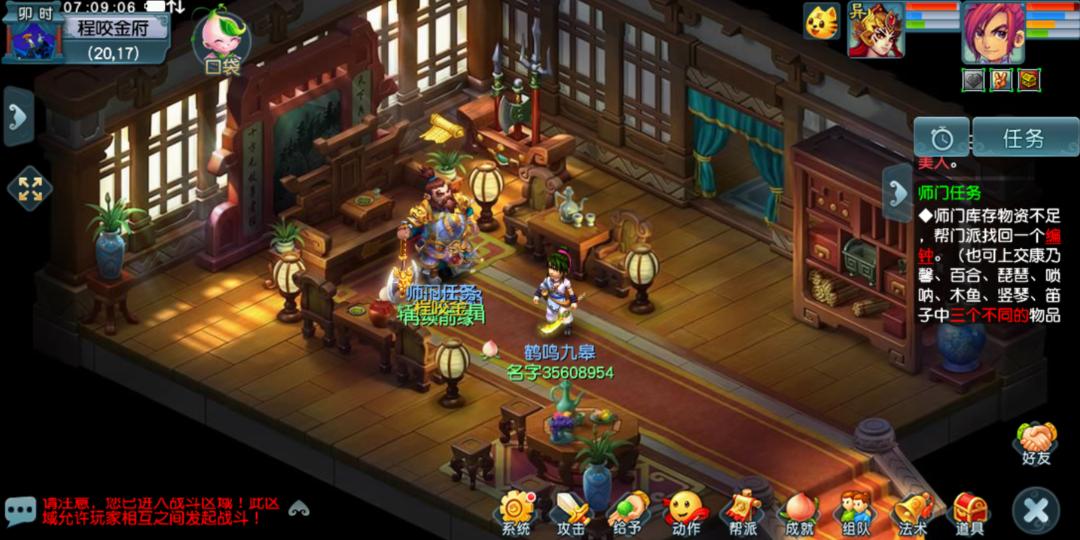Open the 口袋 pocket bag
The width and height of the screenshot is (1080, 540).
point(222,40)
